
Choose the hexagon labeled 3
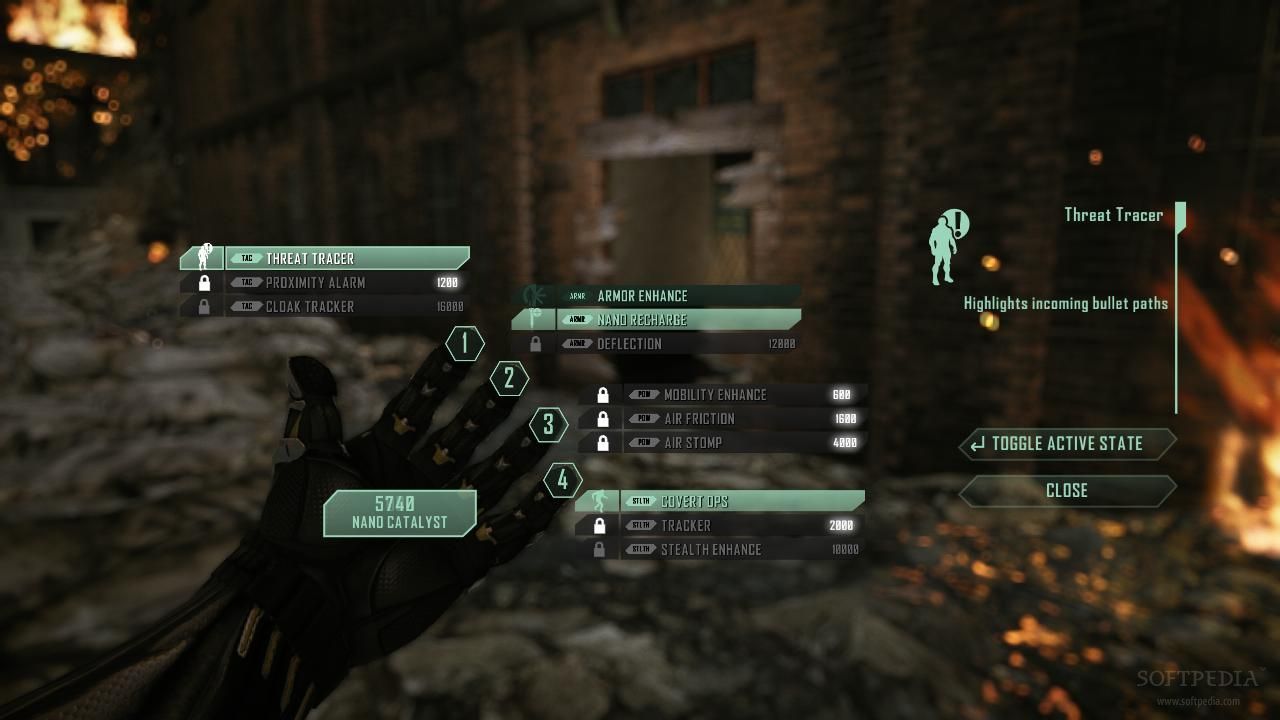(548, 424)
